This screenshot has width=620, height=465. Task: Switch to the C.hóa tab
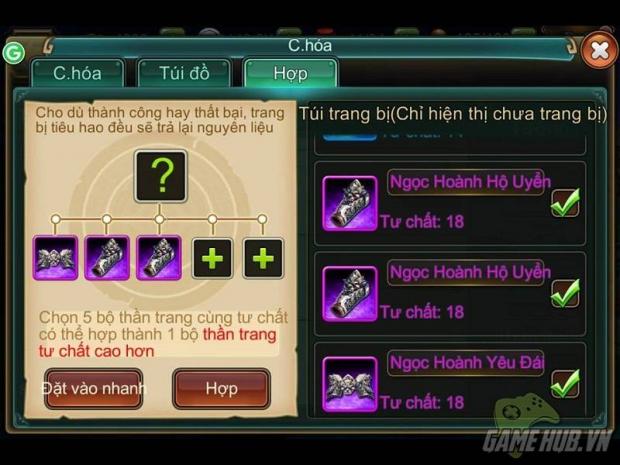pyautogui.click(x=76, y=73)
